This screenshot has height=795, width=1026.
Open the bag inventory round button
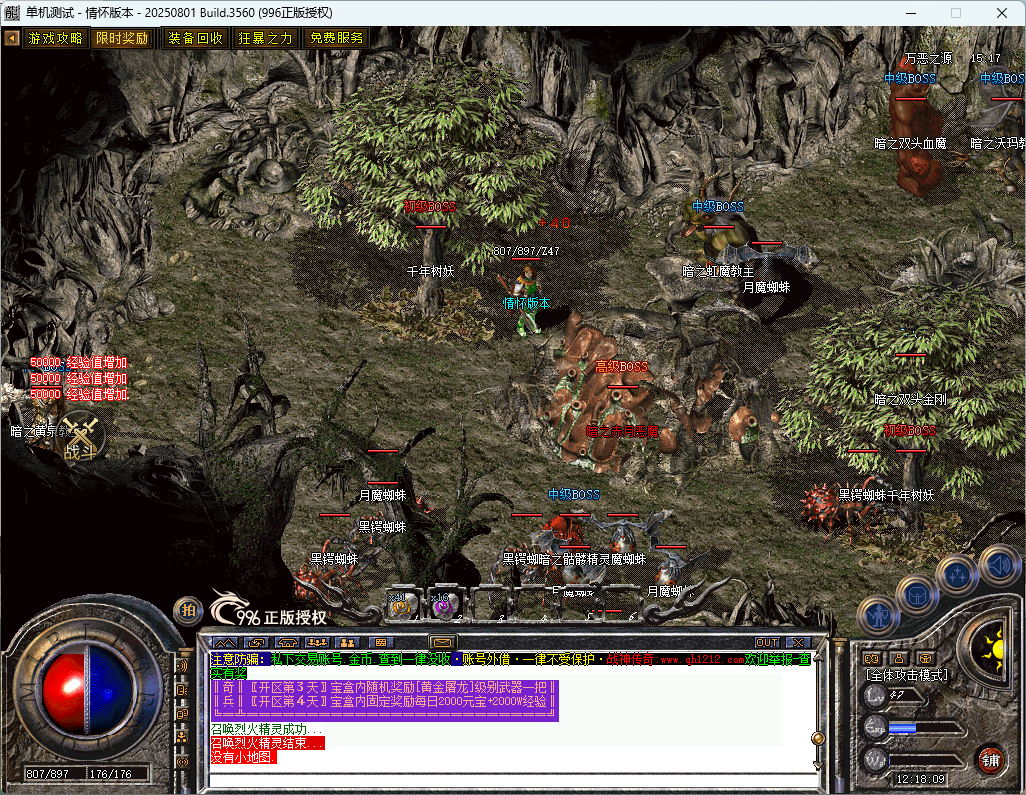[x=916, y=595]
